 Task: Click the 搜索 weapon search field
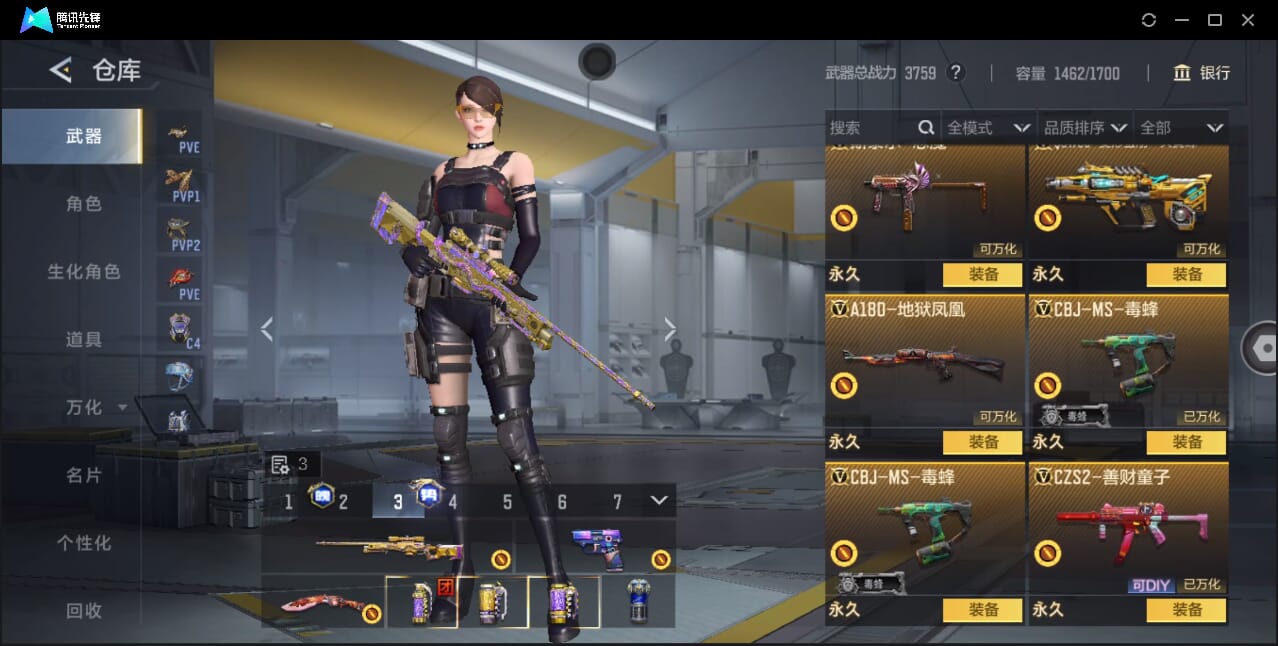[x=870, y=128]
